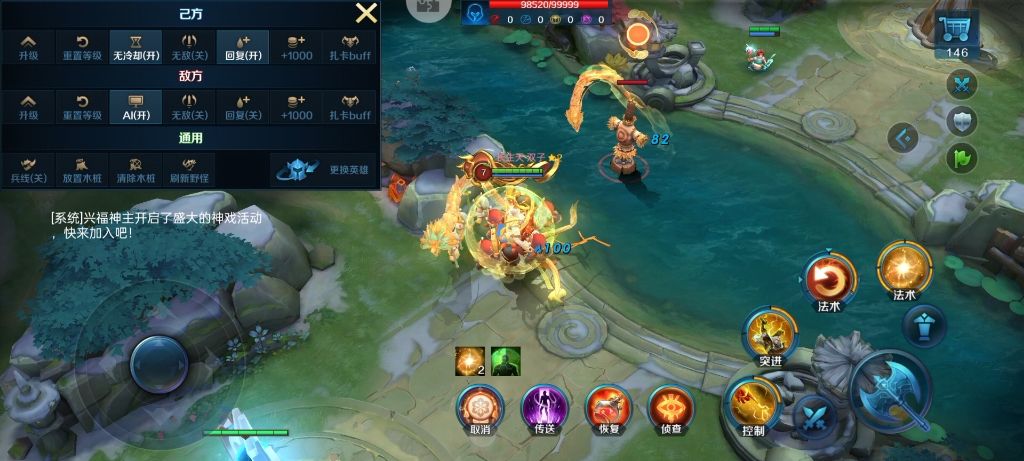The width and height of the screenshot is (1024, 461).
Task: Open the shop cart icon
Action: click(x=957, y=32)
